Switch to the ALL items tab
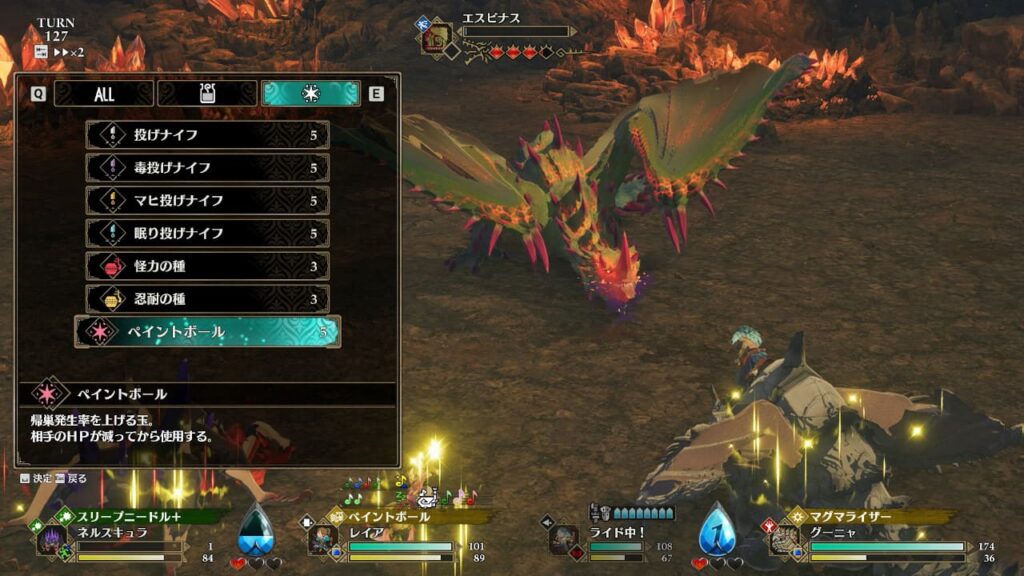 [x=103, y=94]
